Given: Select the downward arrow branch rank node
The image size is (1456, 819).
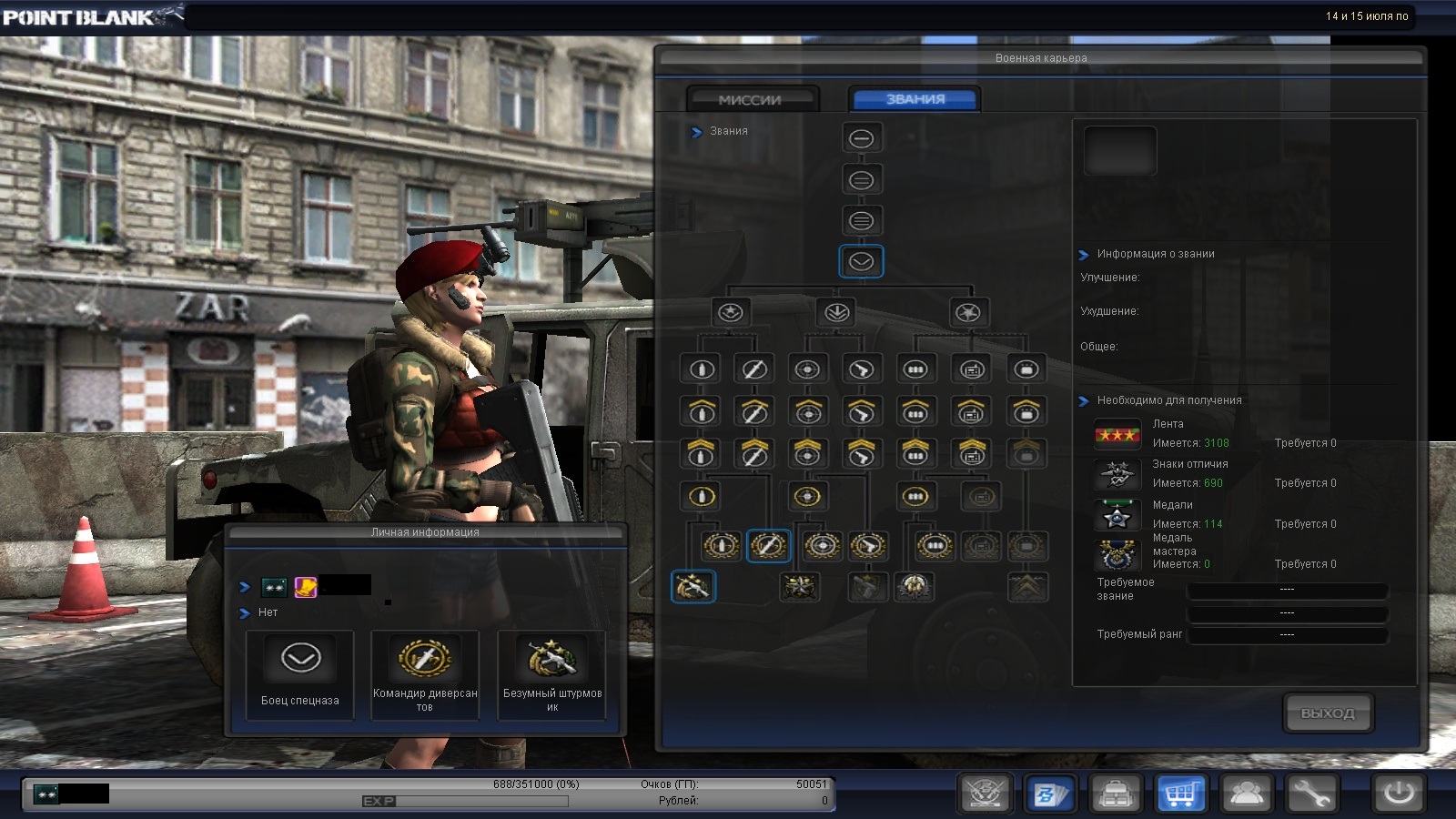Looking at the screenshot, I should click(x=837, y=313).
